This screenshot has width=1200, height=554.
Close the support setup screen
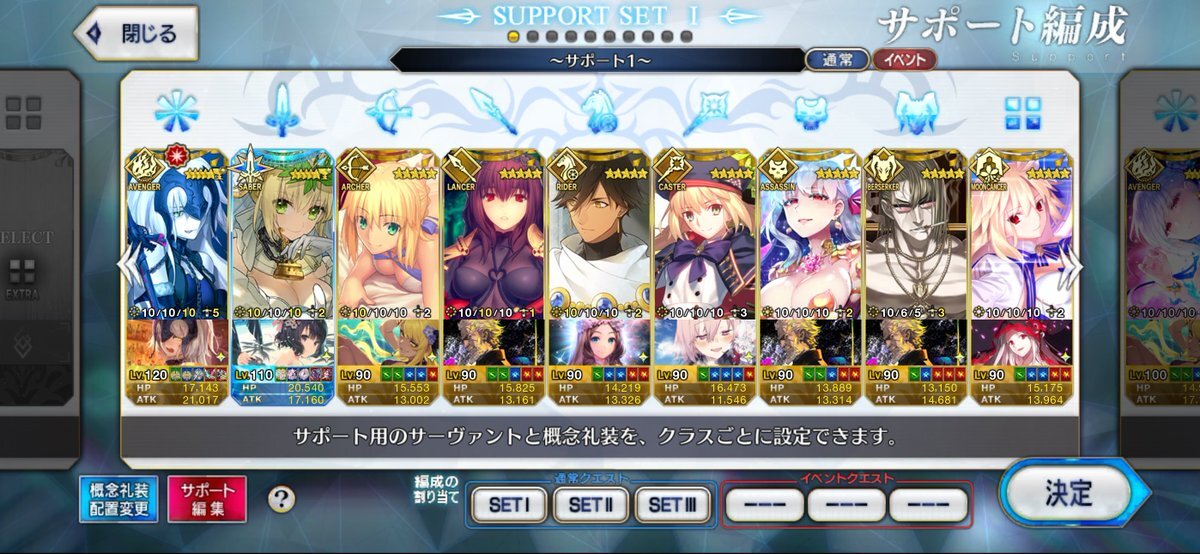135,33
